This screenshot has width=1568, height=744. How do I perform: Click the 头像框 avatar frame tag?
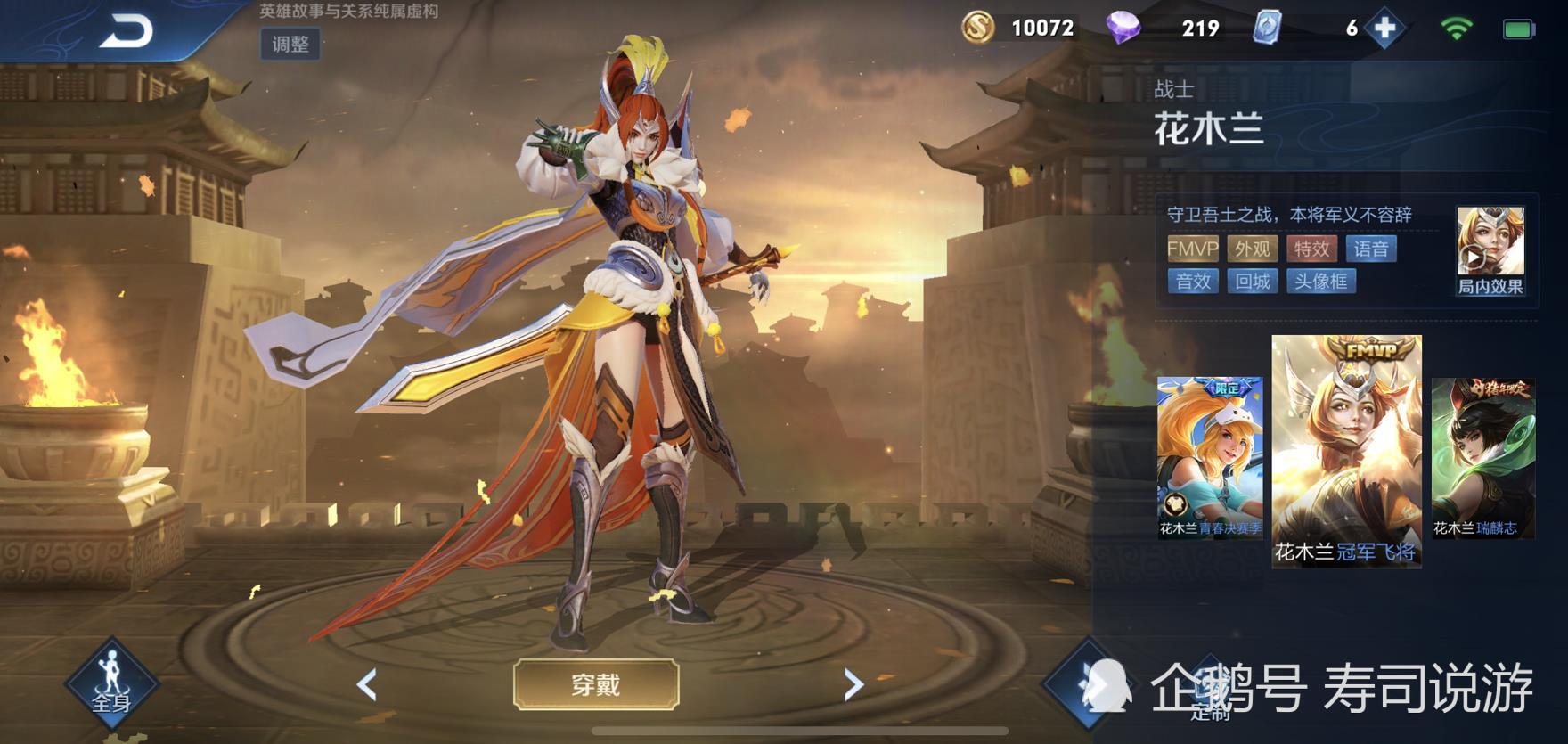[x=1320, y=282]
